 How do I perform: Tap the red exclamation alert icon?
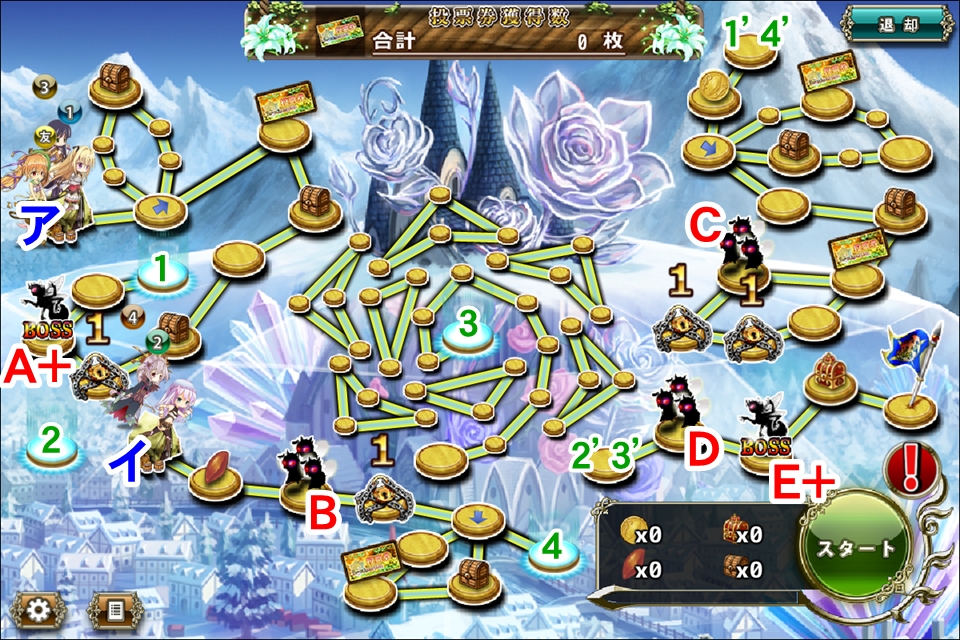tap(911, 465)
